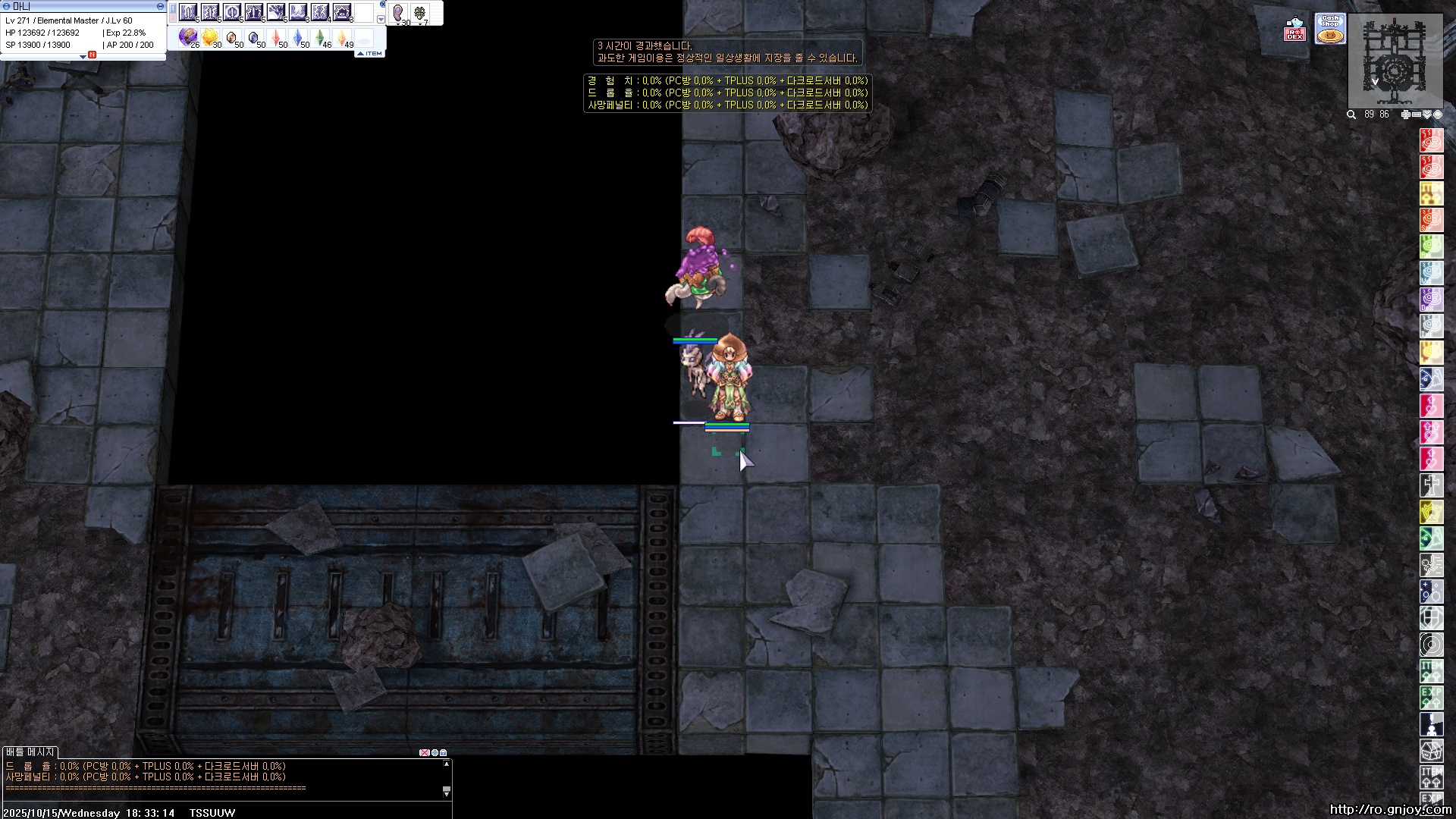This screenshot has width=1456, height=819.
Task: Select the ear-shaped item with count 30
Action: (x=399, y=14)
